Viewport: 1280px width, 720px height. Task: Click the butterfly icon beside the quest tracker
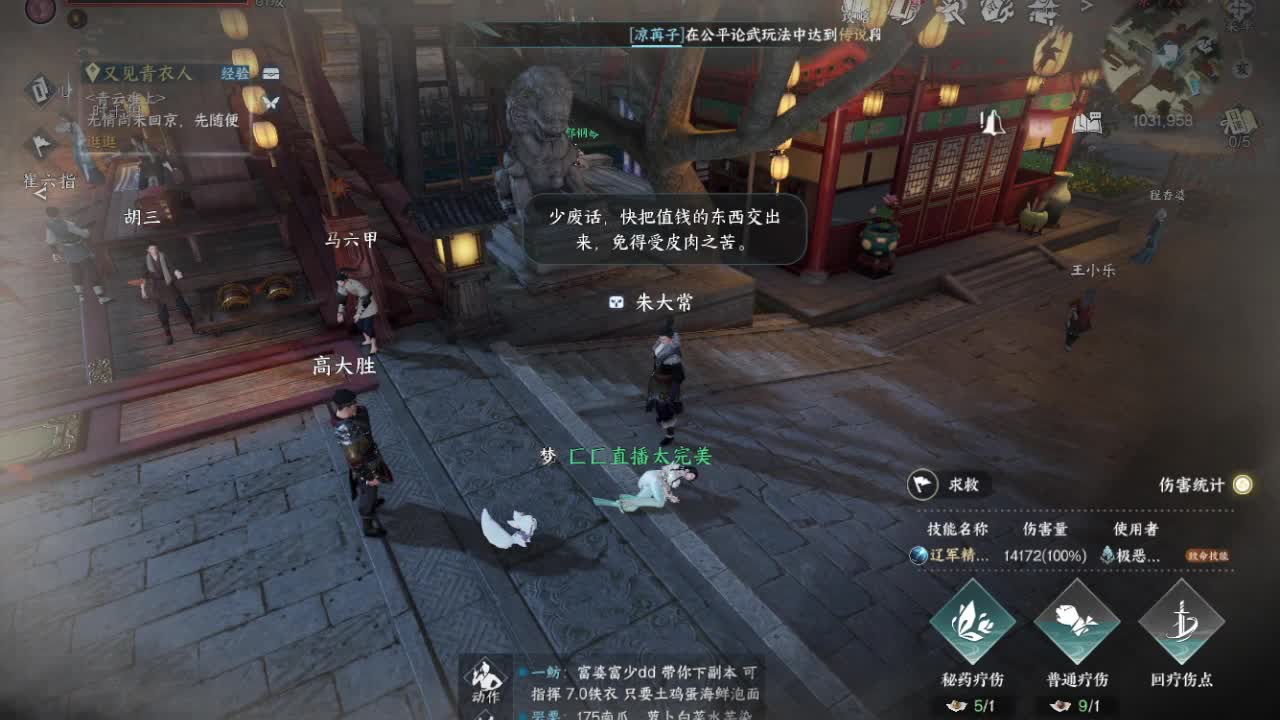(x=274, y=102)
